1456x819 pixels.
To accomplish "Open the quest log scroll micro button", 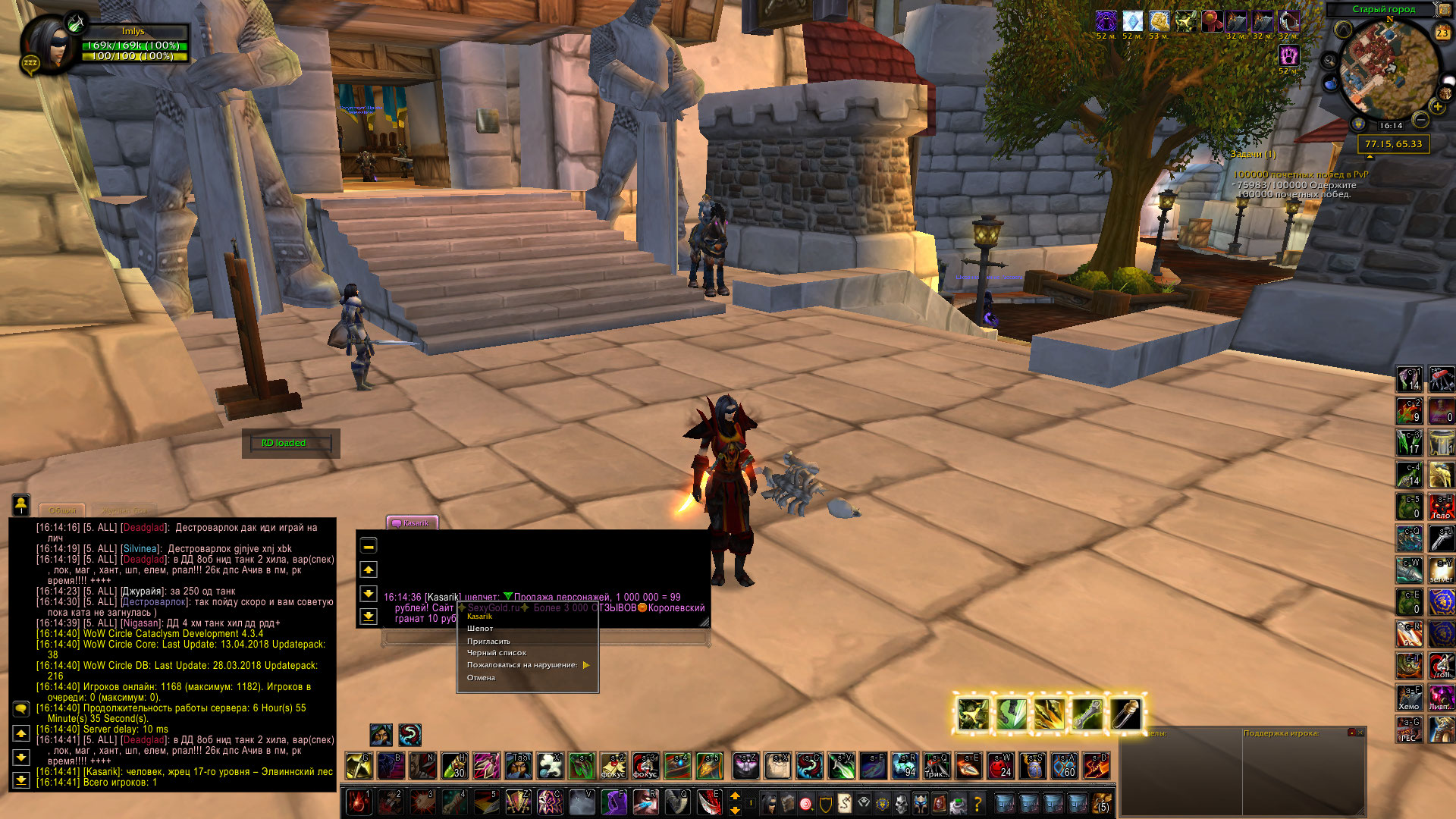I will click(843, 802).
